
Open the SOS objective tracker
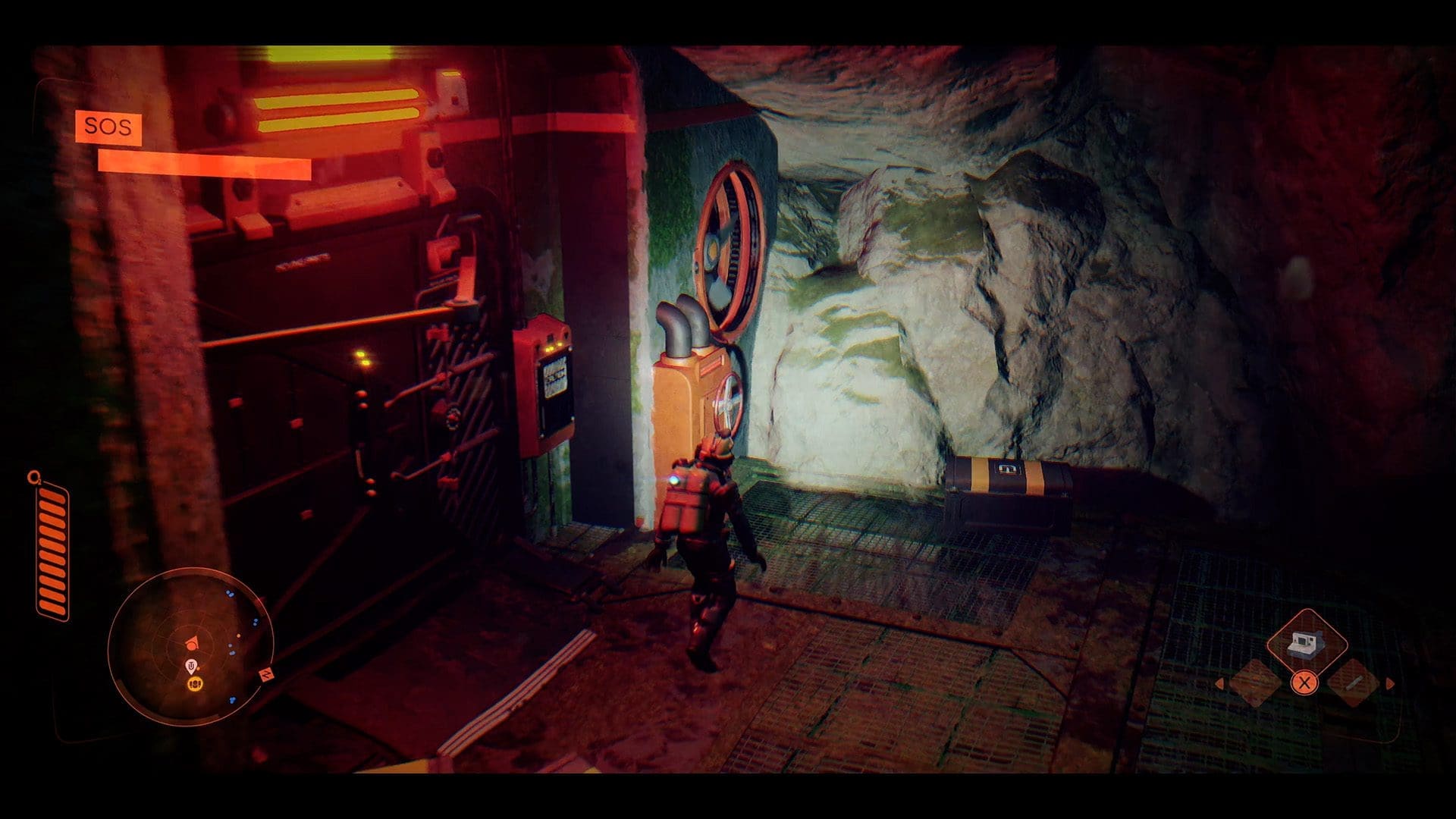[x=108, y=127]
